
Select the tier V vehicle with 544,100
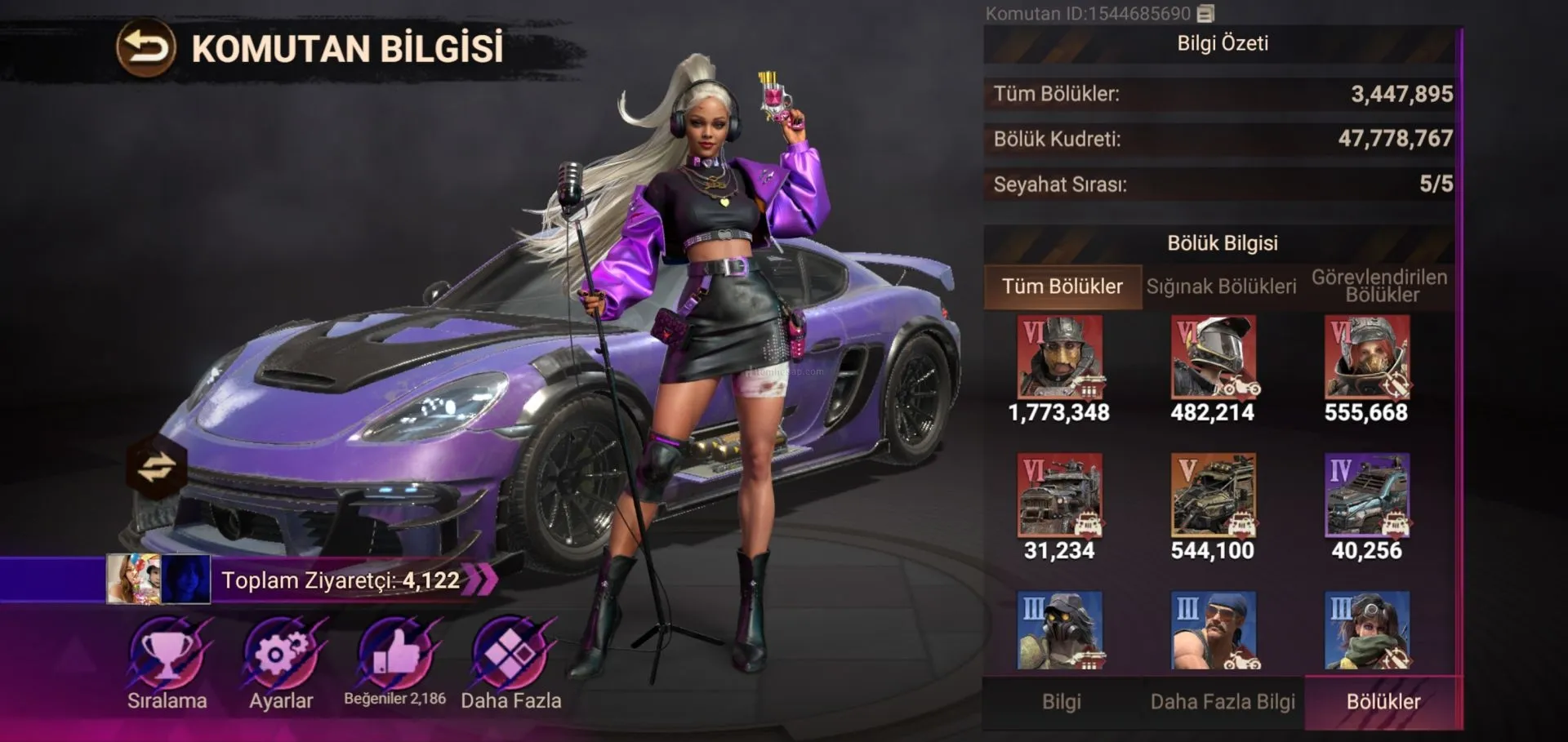coord(1213,495)
